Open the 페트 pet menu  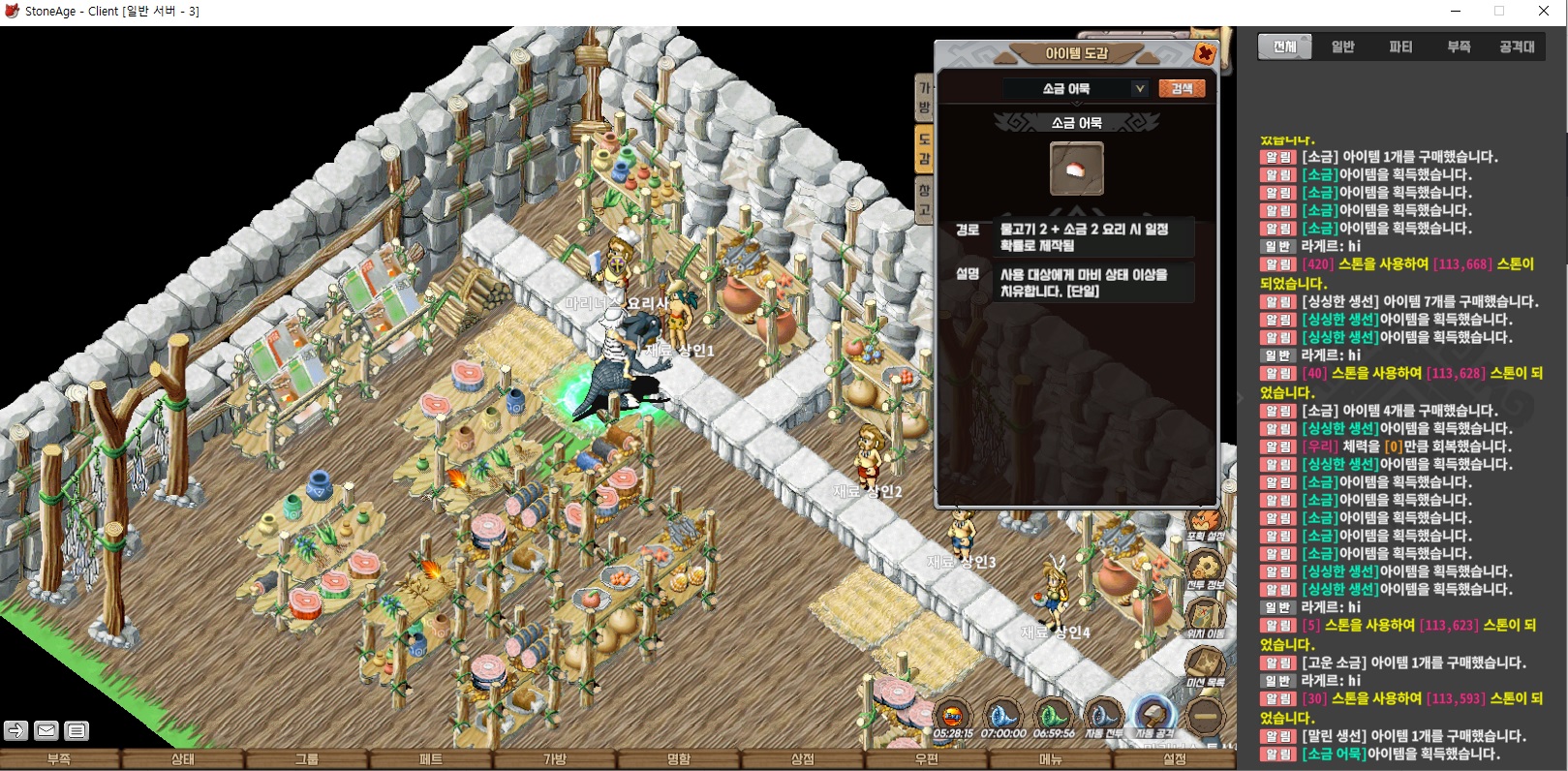click(x=431, y=759)
